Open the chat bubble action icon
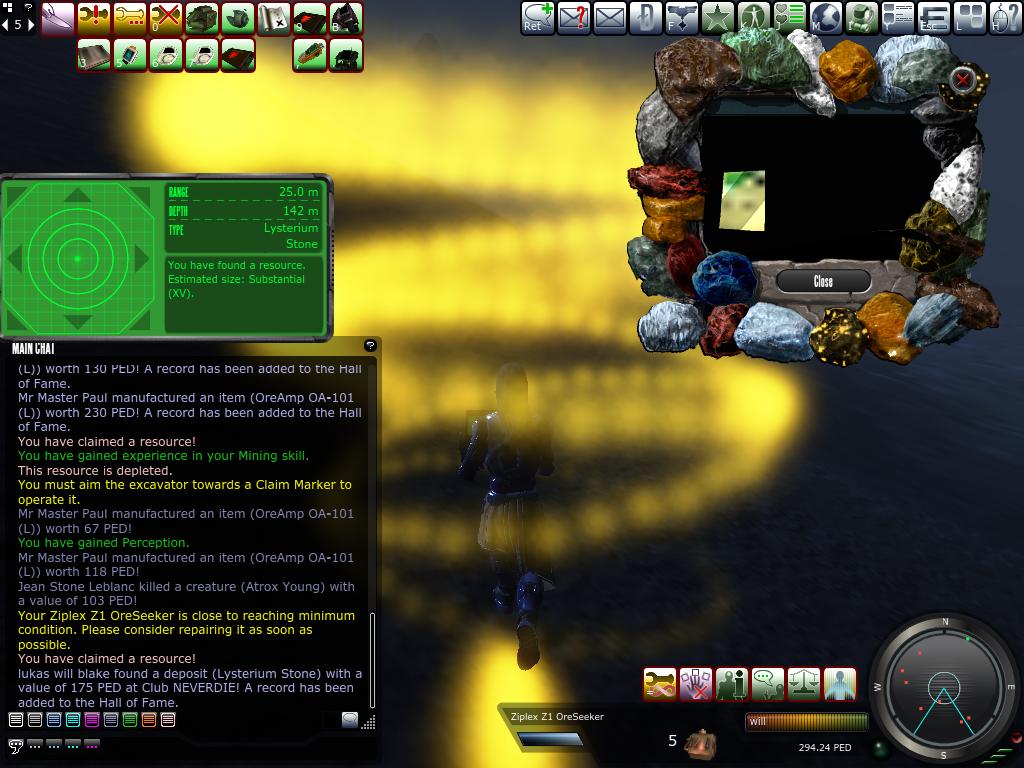Screen dimensions: 1024x768 (x=768, y=684)
